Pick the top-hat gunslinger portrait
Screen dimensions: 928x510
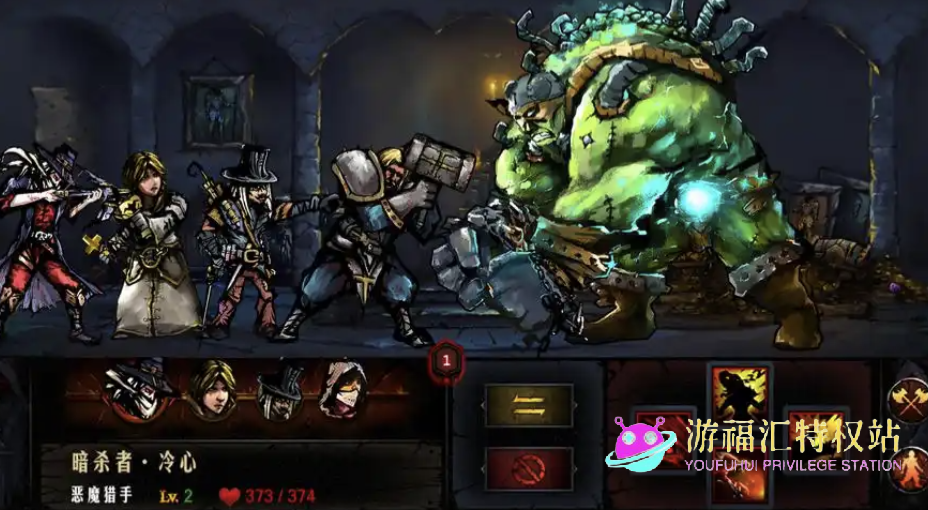279,390
